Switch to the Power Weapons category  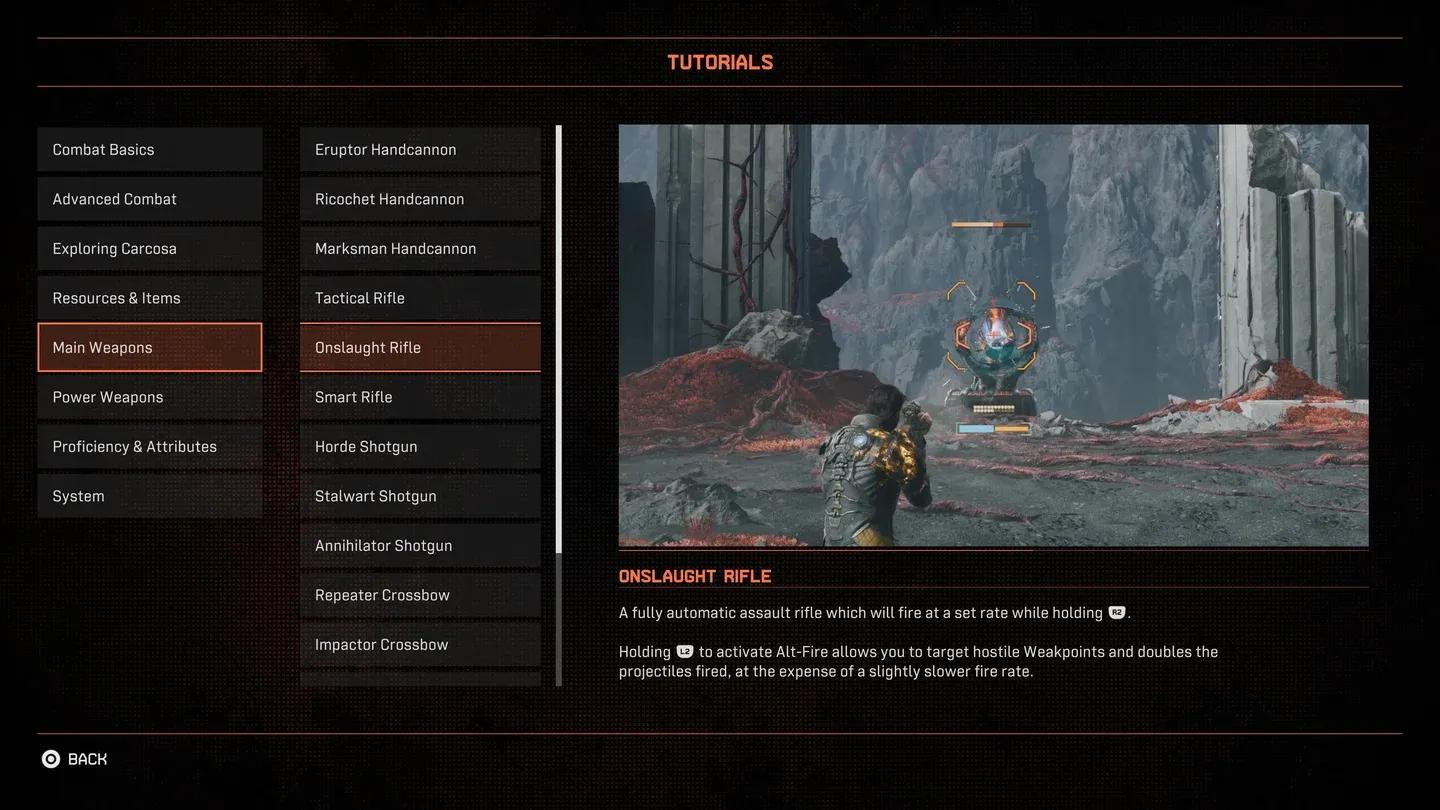(149, 396)
